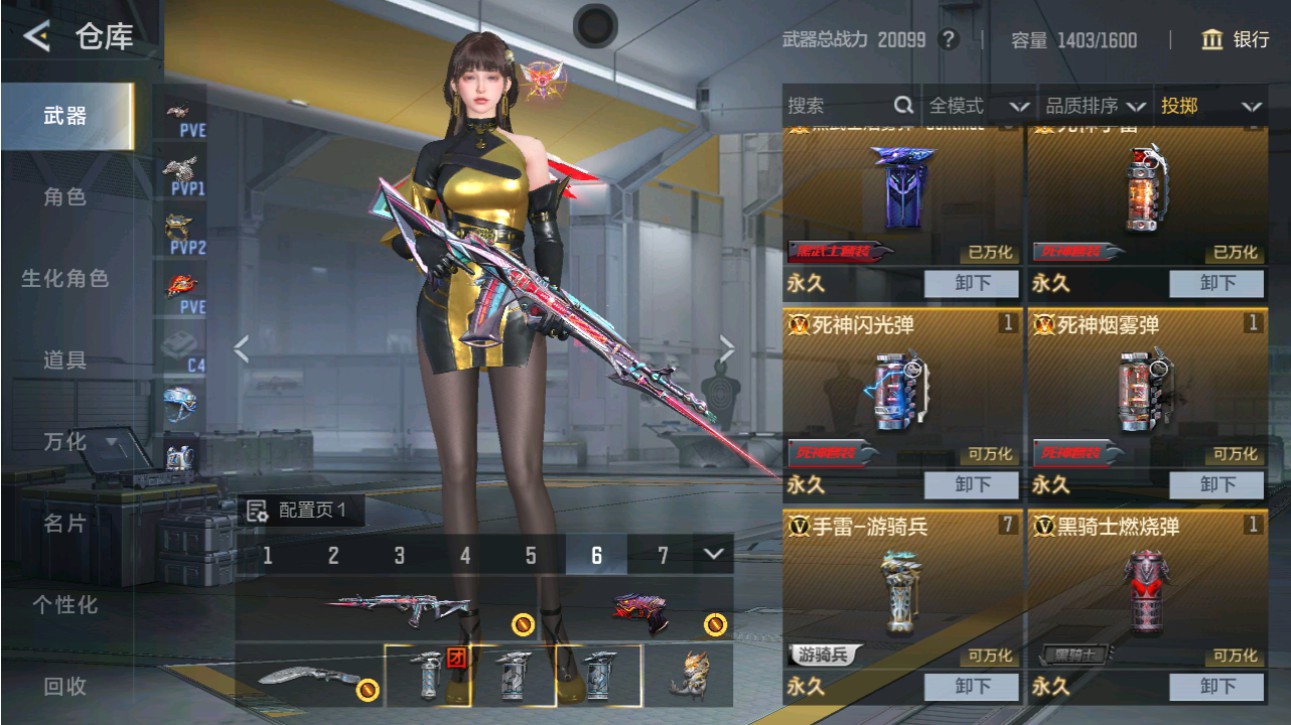
Task: Click the gear icon beside 配置页1
Action: tap(259, 510)
